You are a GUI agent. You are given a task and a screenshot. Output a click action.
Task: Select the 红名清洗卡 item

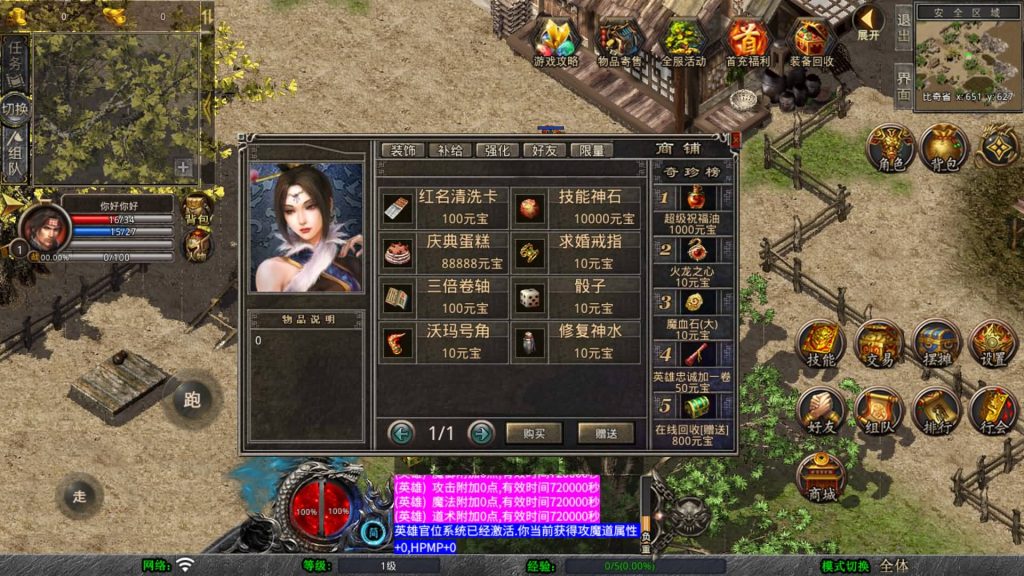click(443, 208)
